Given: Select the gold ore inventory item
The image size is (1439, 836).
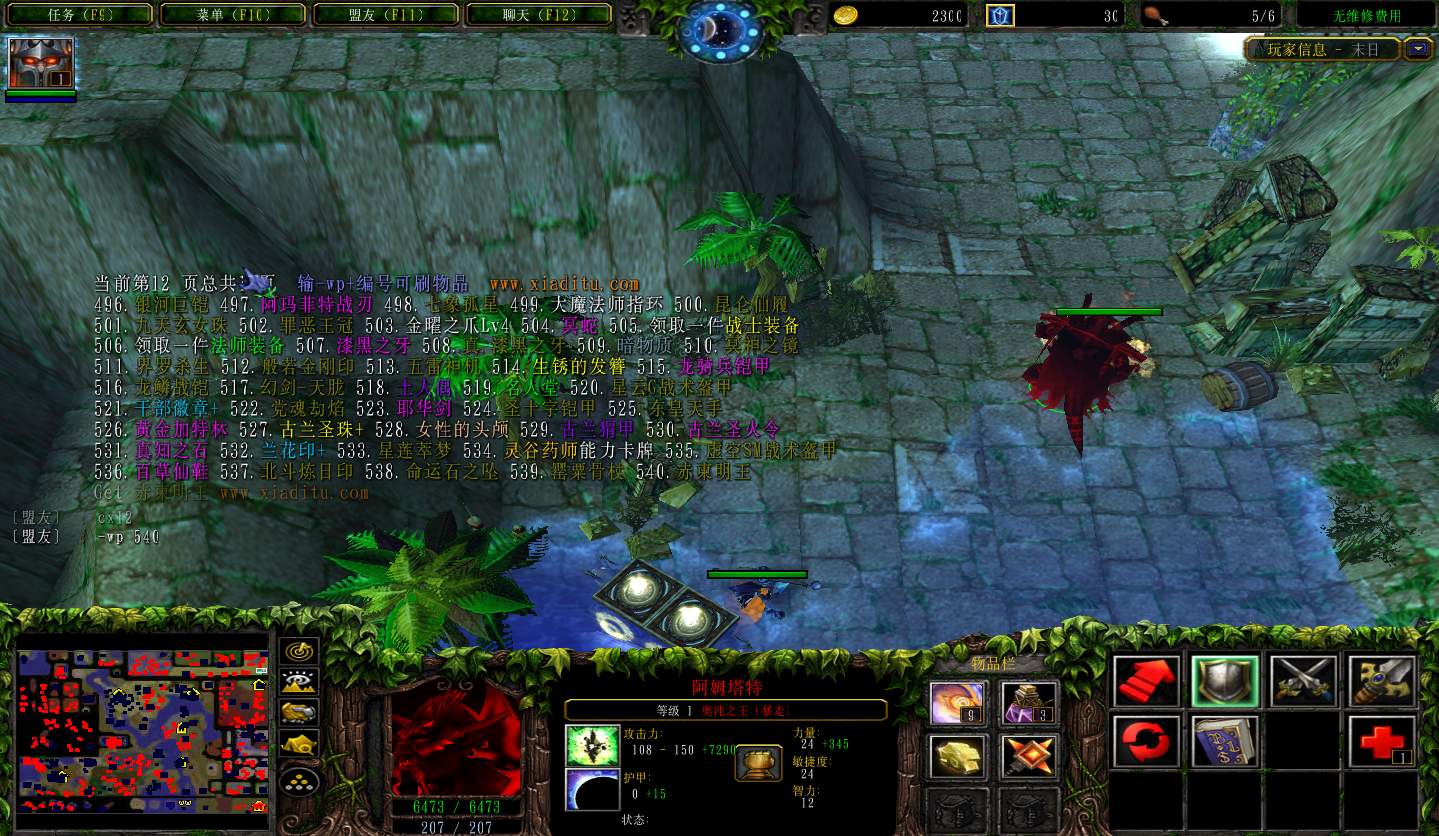Looking at the screenshot, I should click(958, 757).
